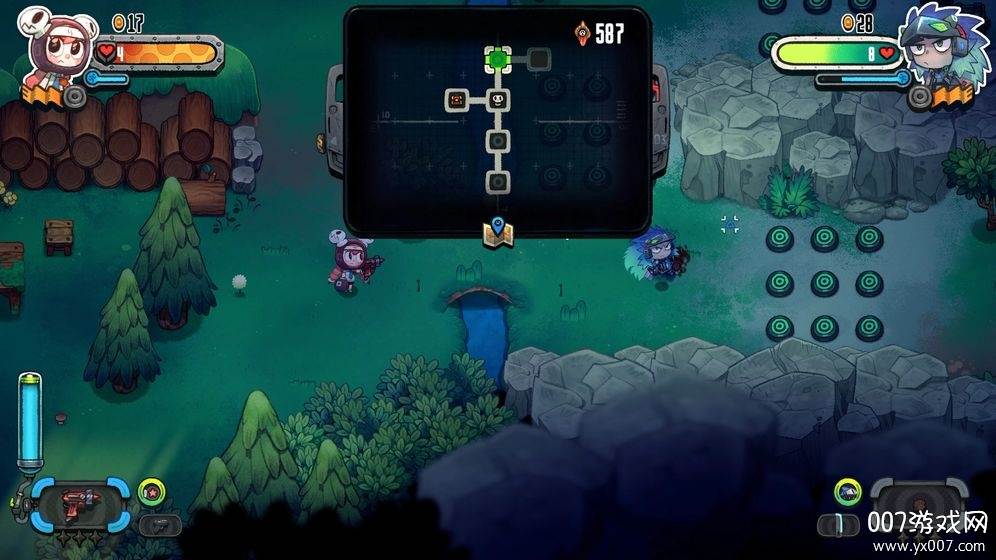Image resolution: width=996 pixels, height=560 pixels.
Task: Select the red chest room on the map
Action: (x=457, y=99)
